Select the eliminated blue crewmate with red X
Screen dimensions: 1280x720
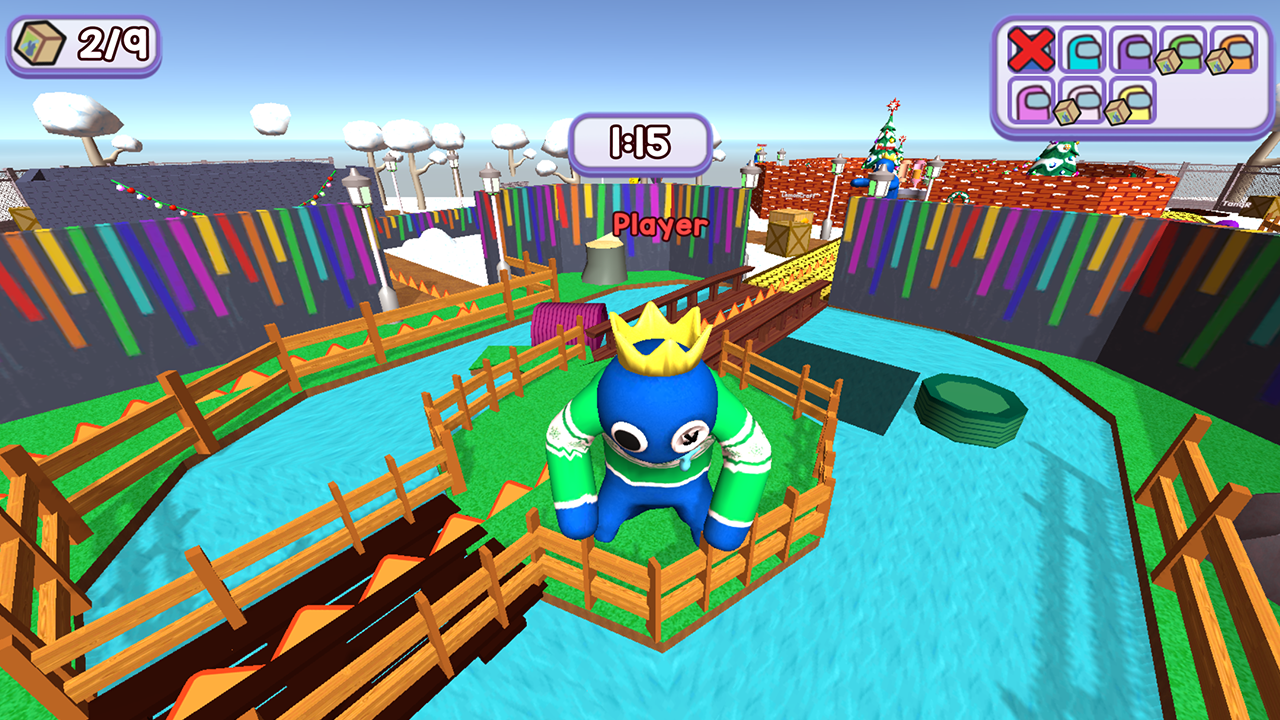tap(1032, 49)
